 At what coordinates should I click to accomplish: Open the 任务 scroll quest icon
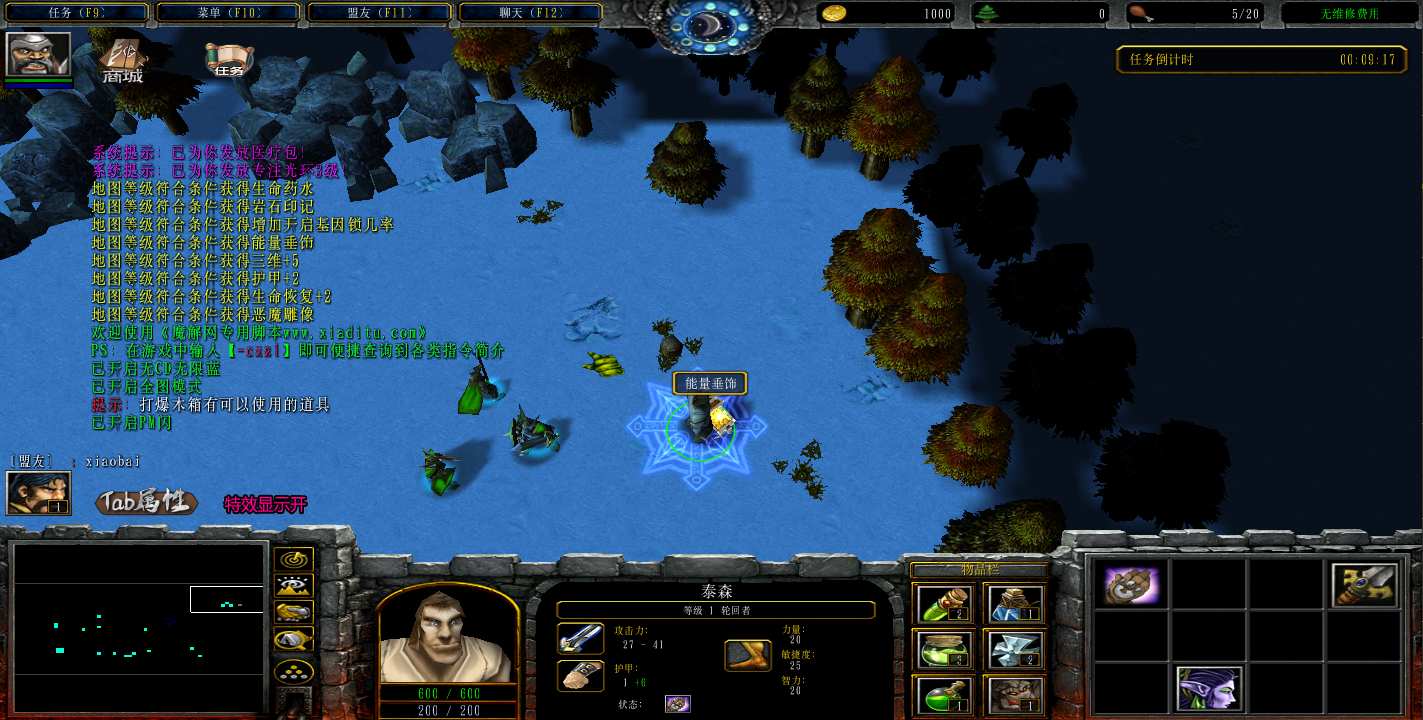228,60
